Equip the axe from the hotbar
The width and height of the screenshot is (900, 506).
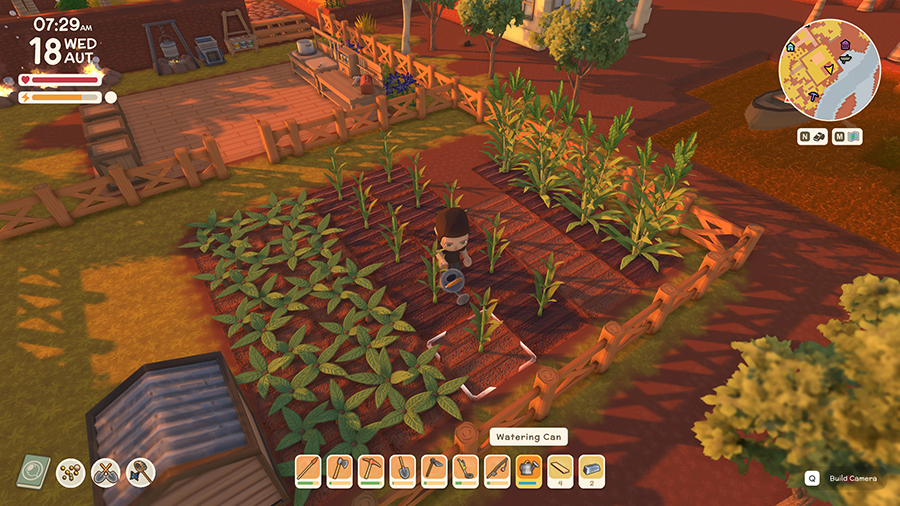[340, 469]
